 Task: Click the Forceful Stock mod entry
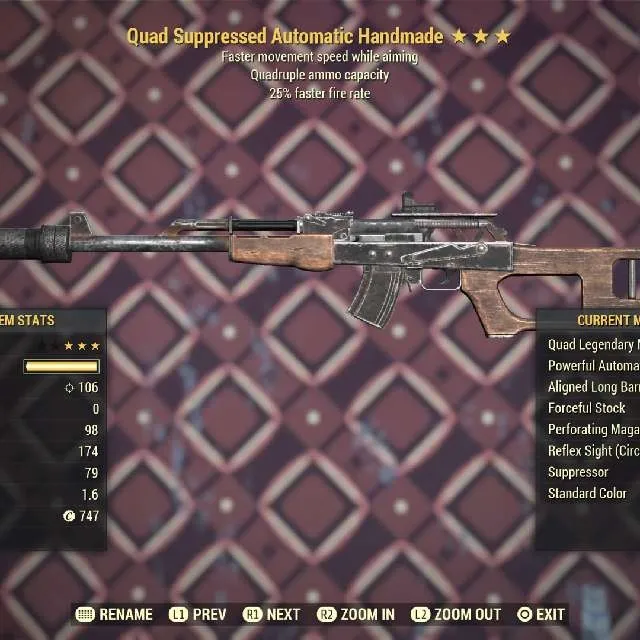(588, 408)
